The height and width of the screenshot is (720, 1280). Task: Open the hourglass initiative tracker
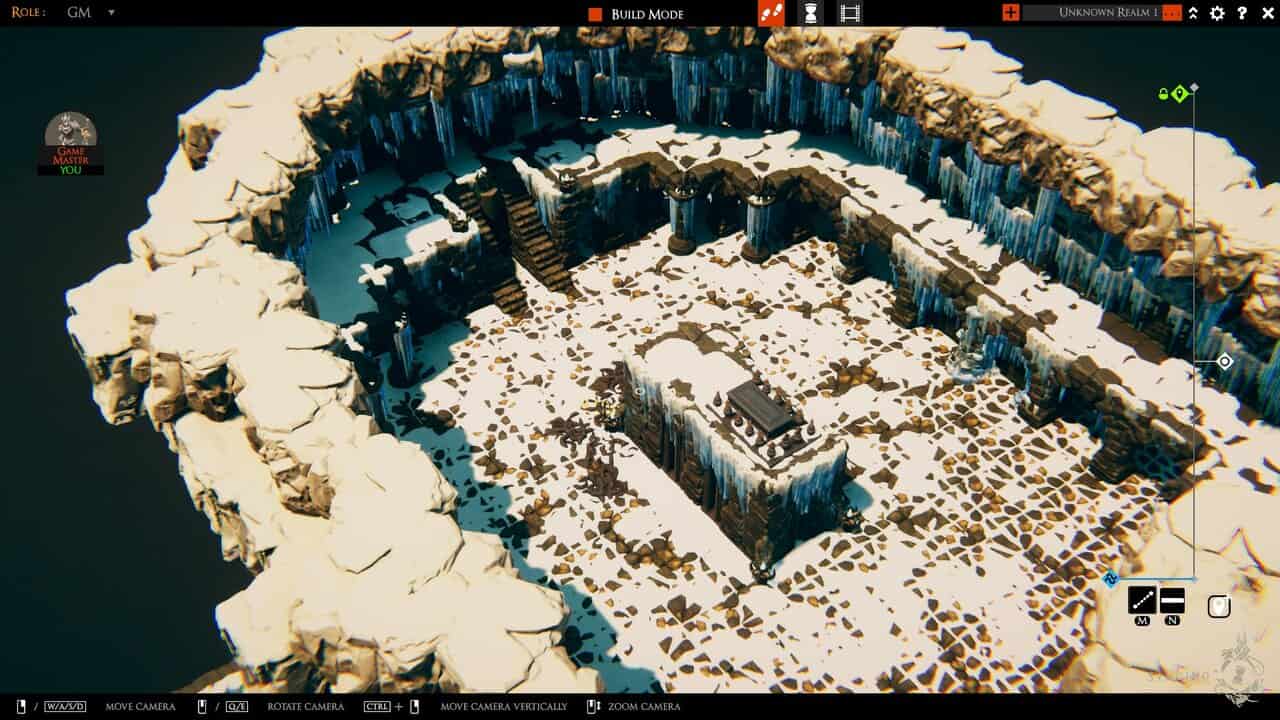tap(810, 13)
